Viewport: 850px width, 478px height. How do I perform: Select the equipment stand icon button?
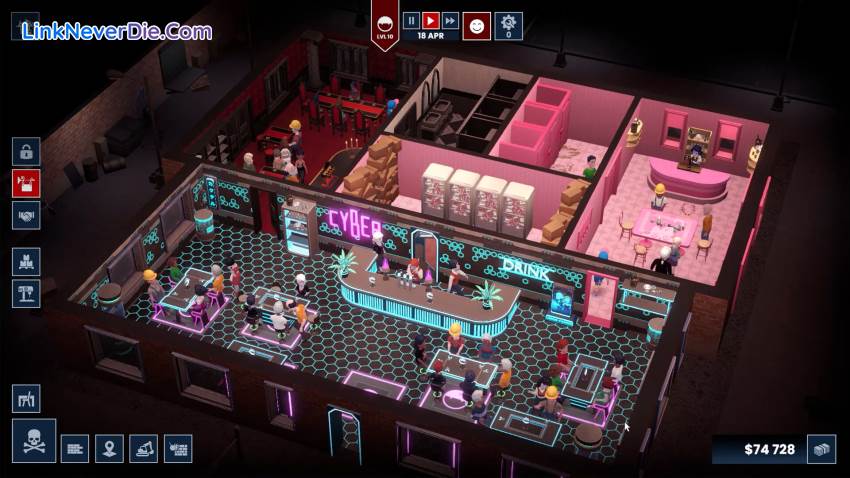(x=26, y=293)
